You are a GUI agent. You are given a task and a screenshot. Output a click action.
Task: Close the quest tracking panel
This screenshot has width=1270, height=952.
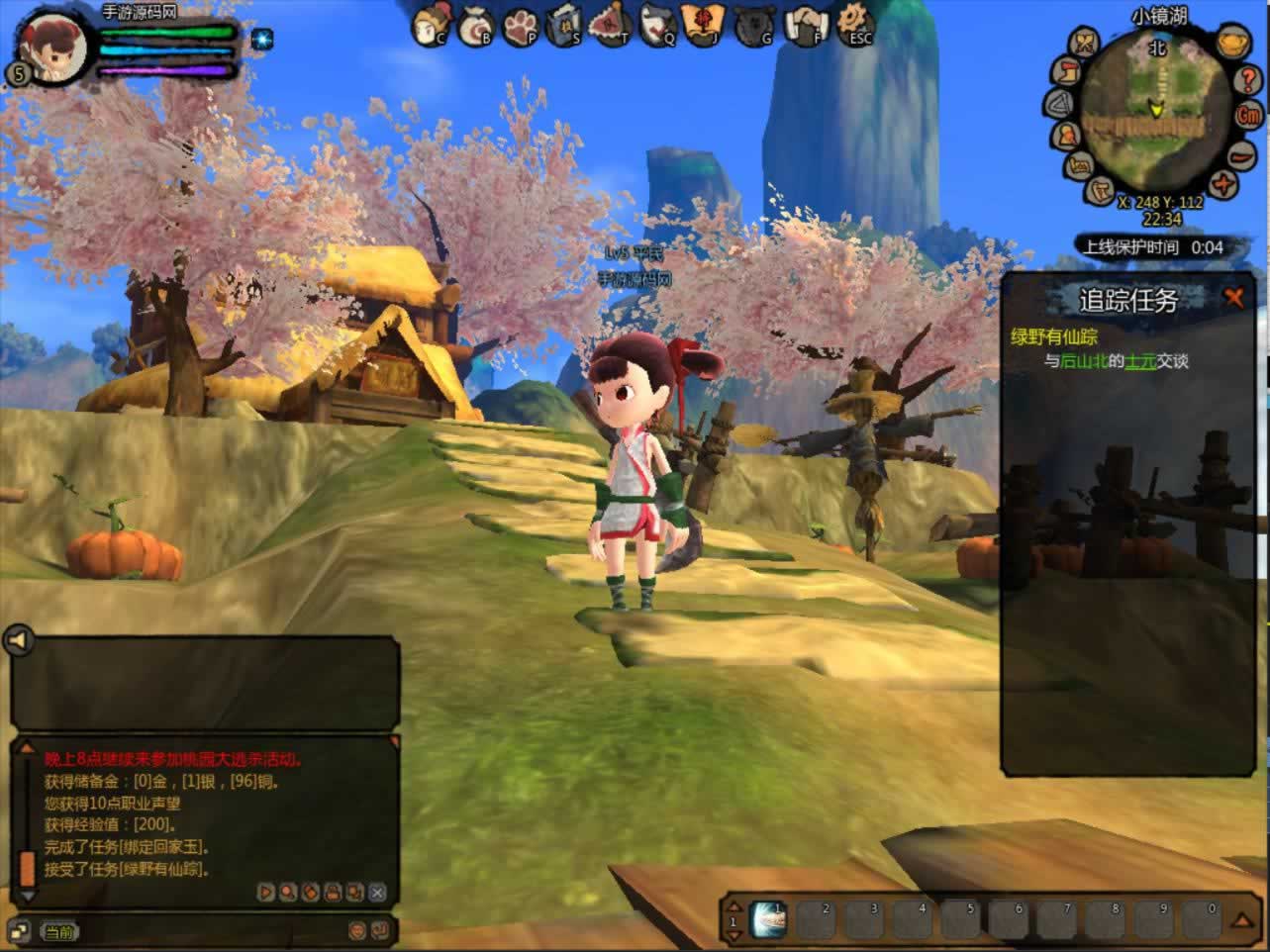pos(1233,297)
